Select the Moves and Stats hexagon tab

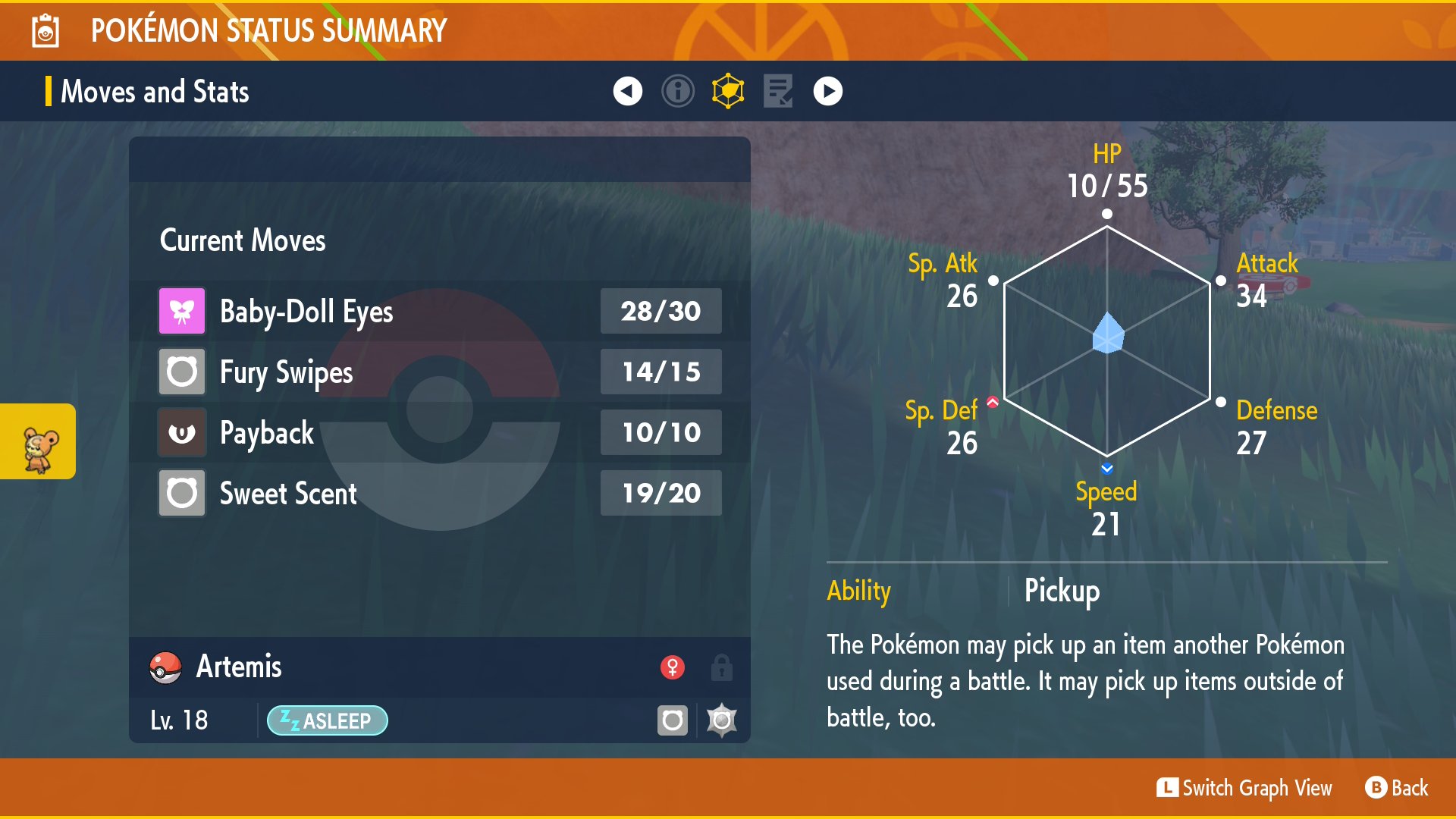click(x=728, y=92)
